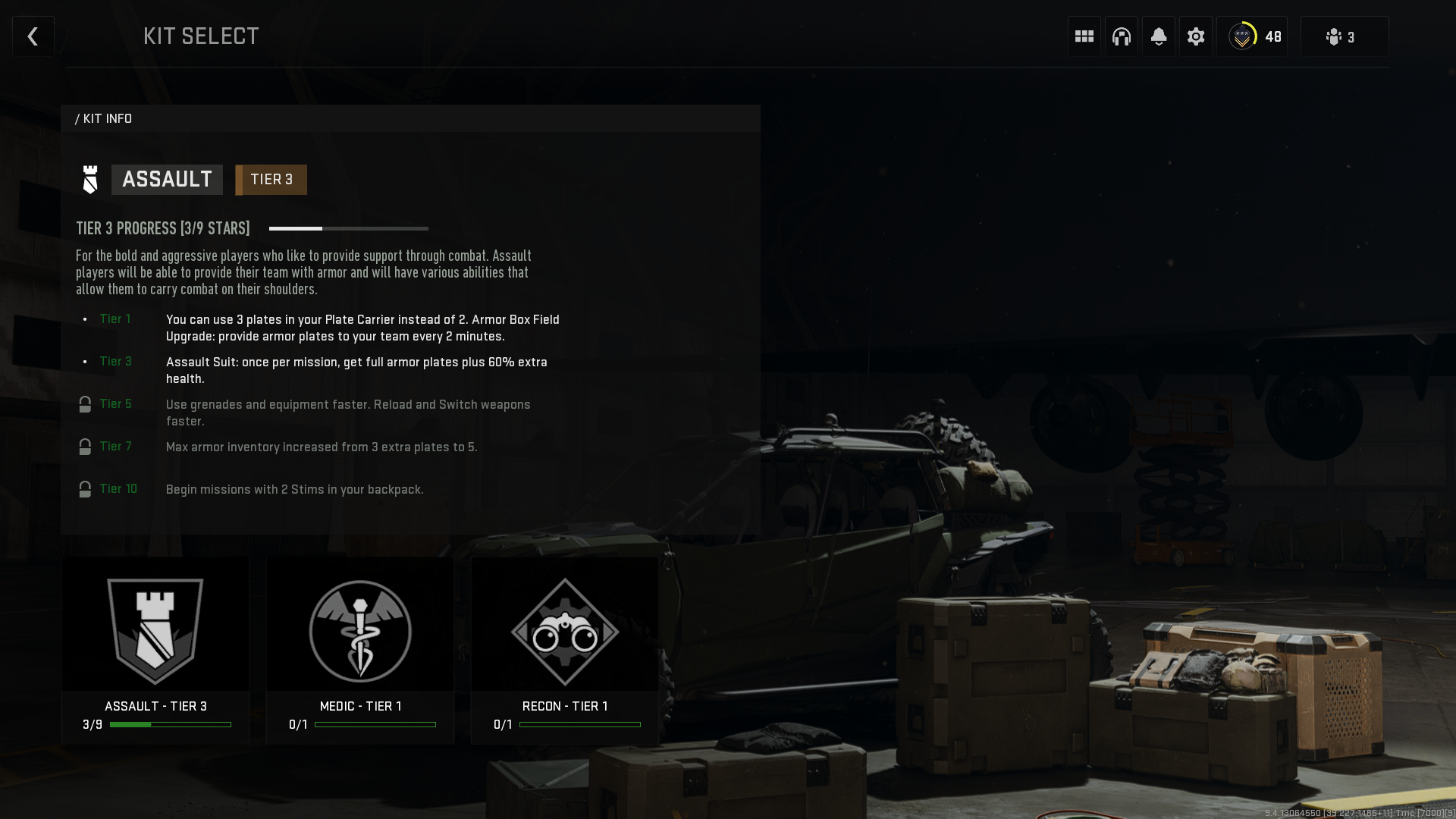Click the lock icon next to Tier 5
The width and height of the screenshot is (1456, 819).
(x=85, y=404)
